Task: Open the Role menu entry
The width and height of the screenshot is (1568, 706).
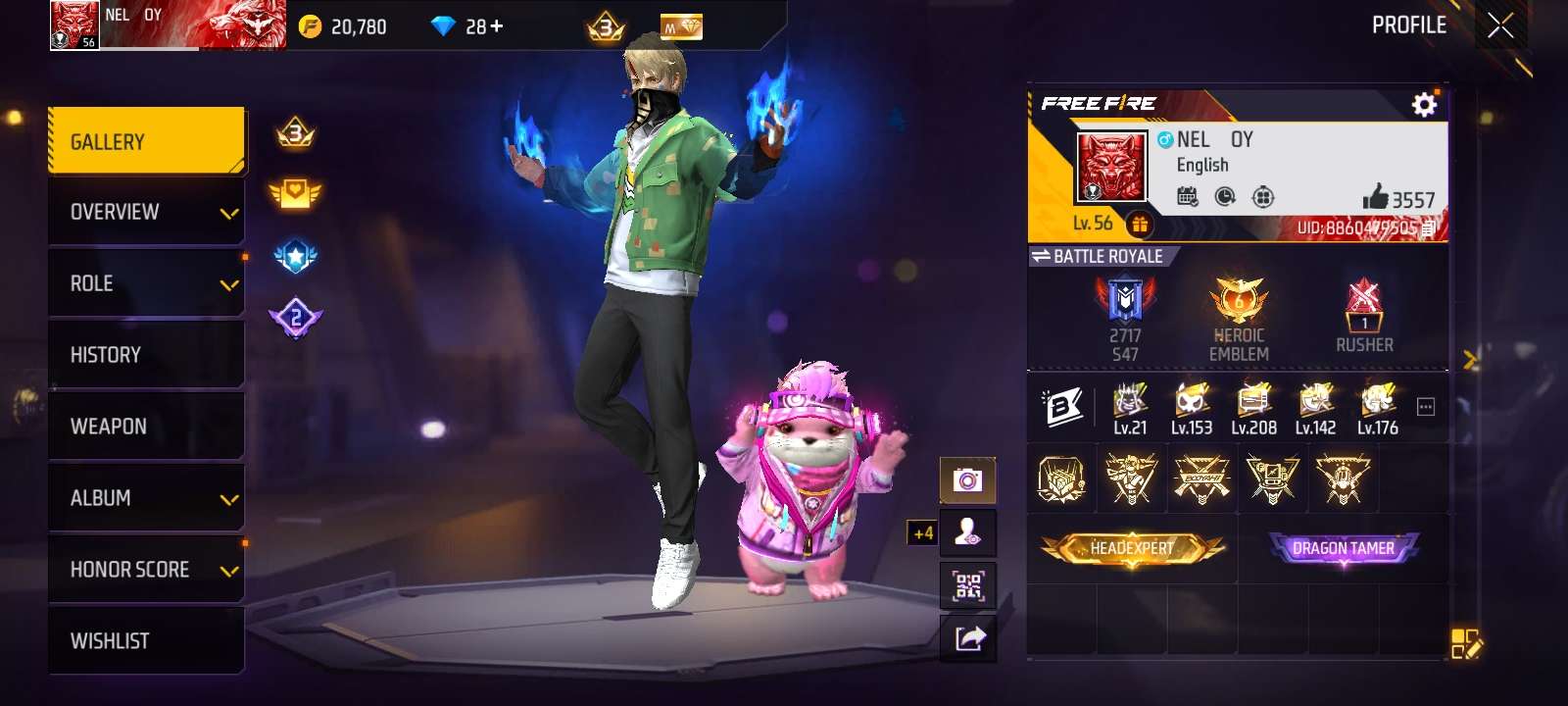Action: (x=146, y=283)
